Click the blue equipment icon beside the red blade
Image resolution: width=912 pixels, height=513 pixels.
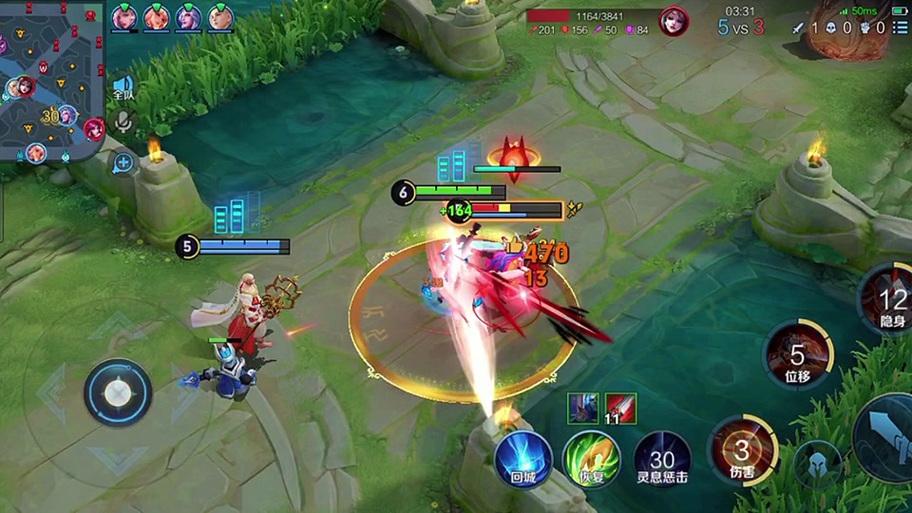tap(583, 407)
